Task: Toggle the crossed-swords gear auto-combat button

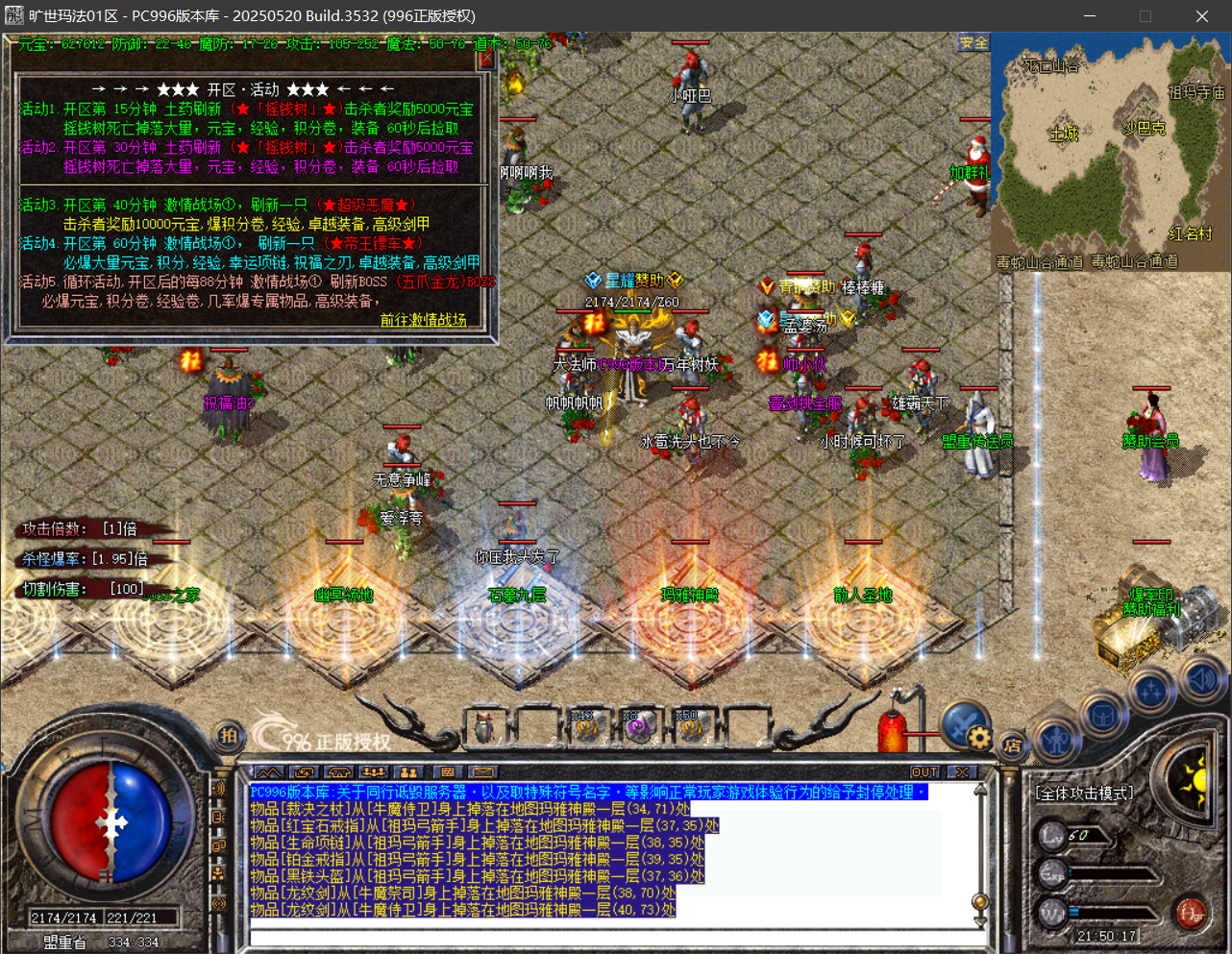Action: pos(965,725)
